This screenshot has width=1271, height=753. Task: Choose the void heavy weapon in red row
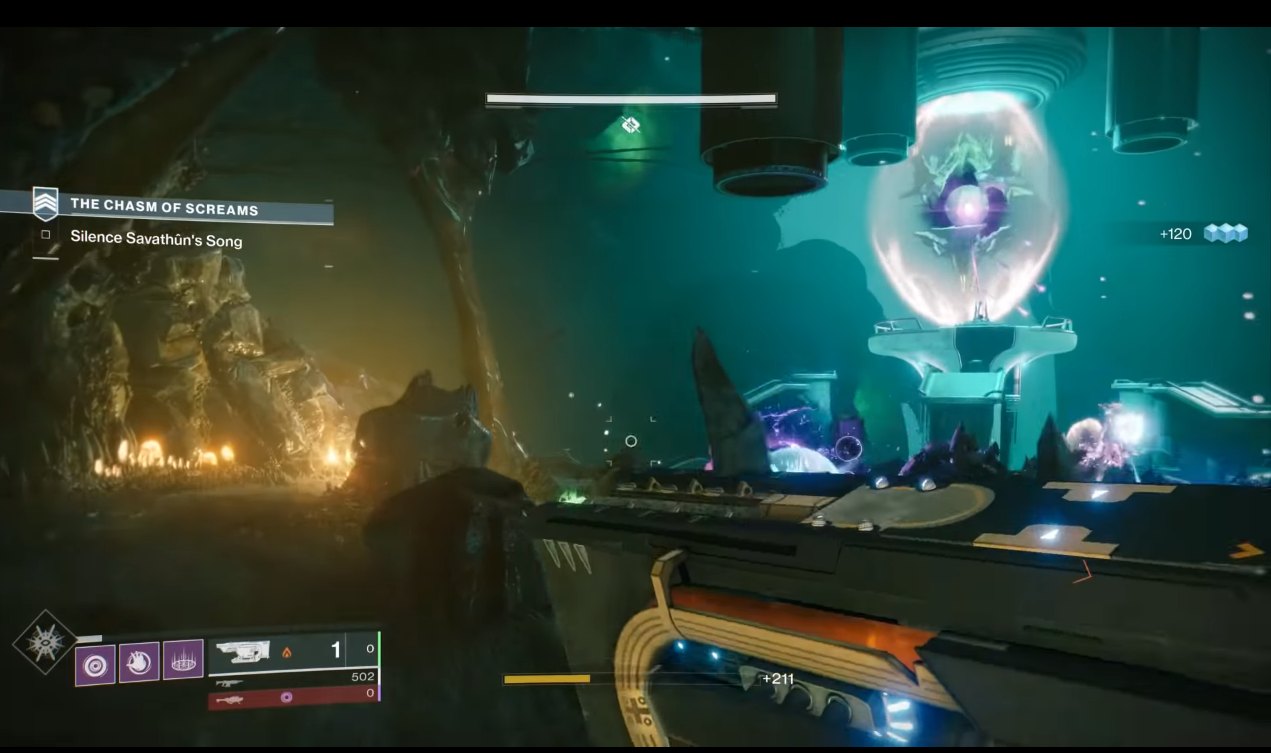(x=290, y=698)
